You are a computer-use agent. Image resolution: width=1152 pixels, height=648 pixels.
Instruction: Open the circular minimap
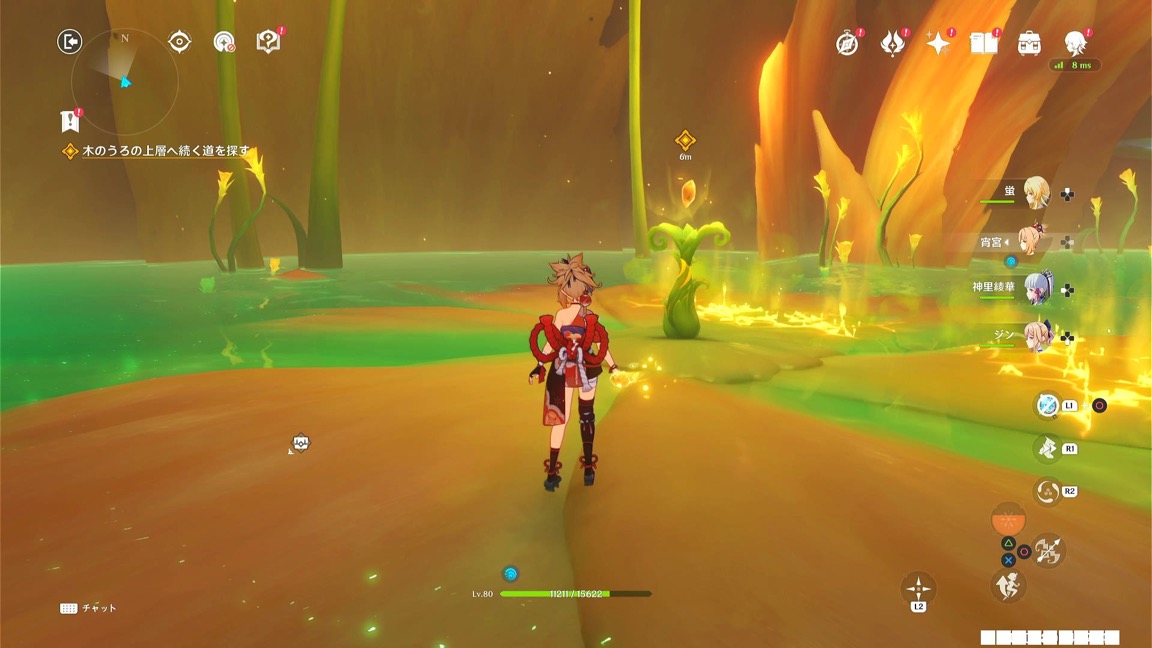point(124,82)
